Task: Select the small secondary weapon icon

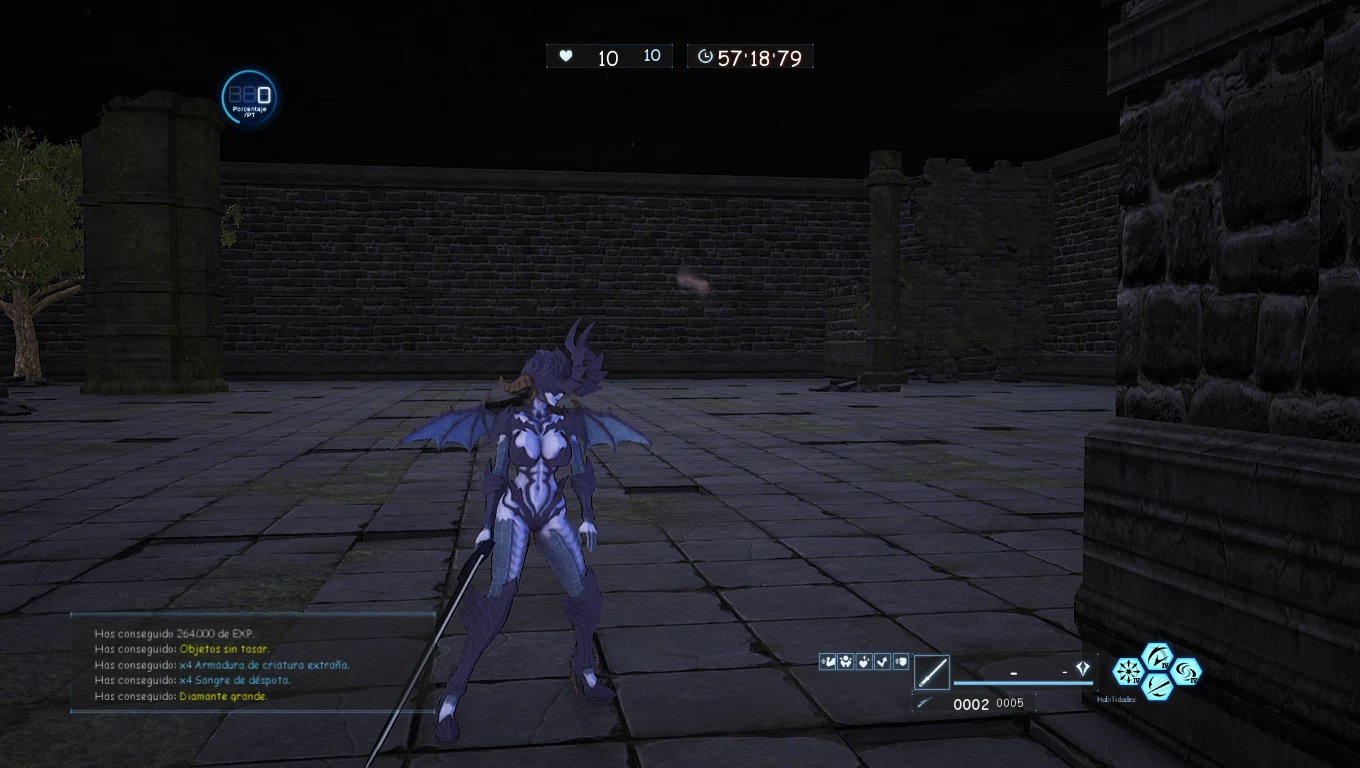Action: (x=926, y=703)
